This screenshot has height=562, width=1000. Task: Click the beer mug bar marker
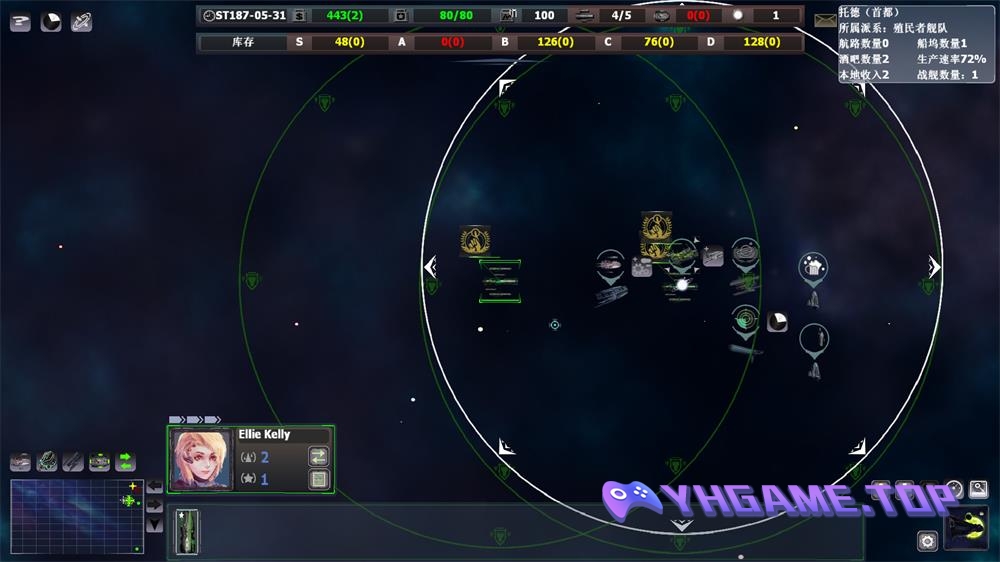click(813, 267)
